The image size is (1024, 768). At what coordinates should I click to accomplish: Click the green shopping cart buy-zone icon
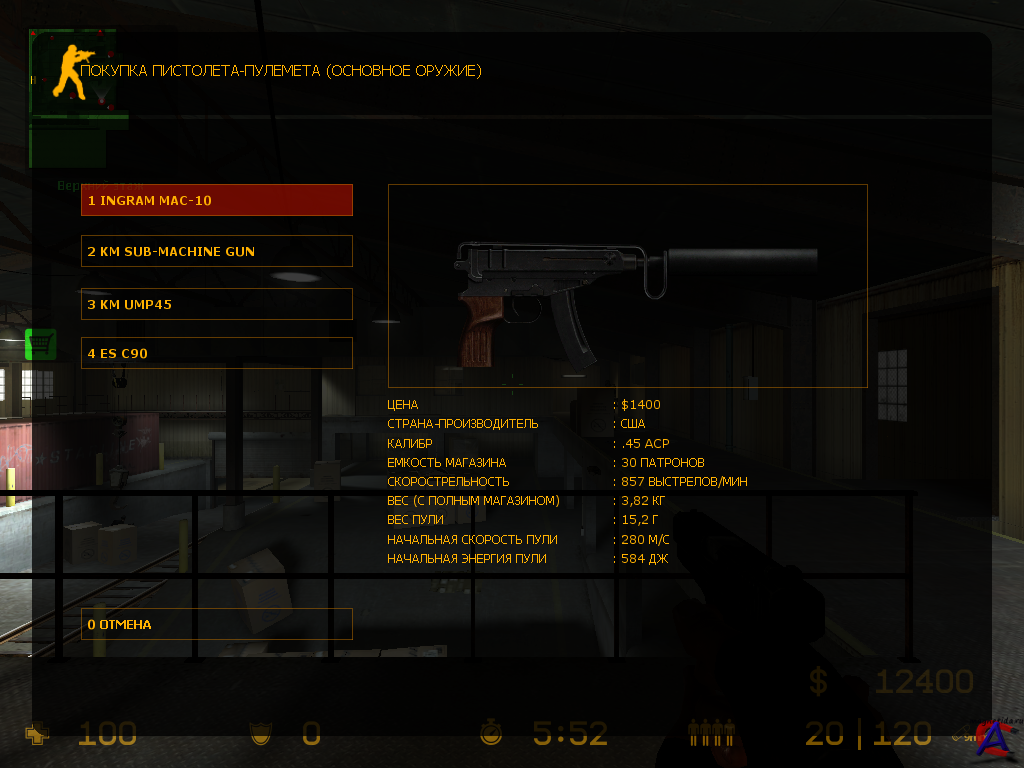tap(40, 345)
